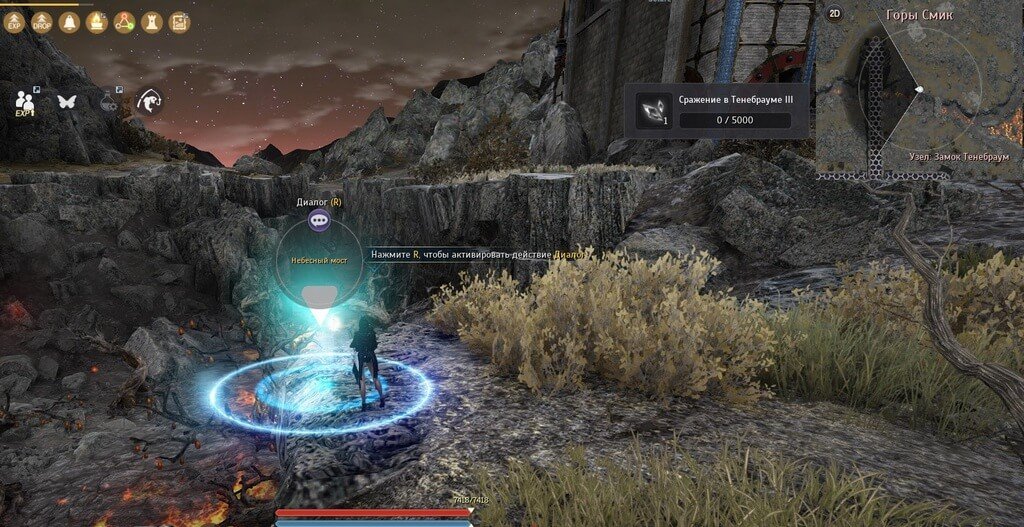Select the triangle node network icon

pos(124,22)
